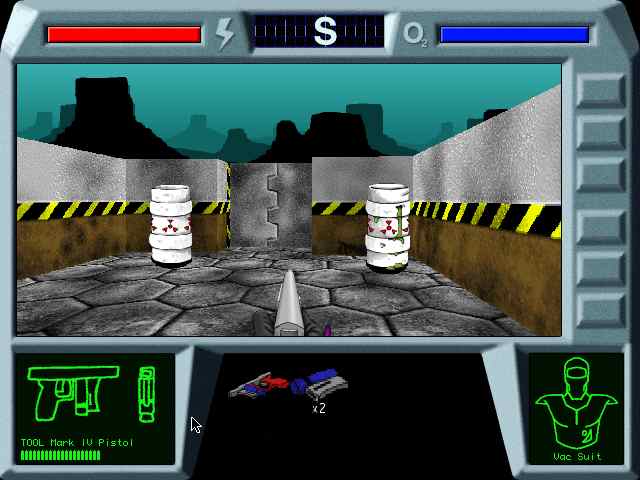Open the Vac Suit status panel
Image resolution: width=640 pixels, height=480 pixels.
click(575, 408)
